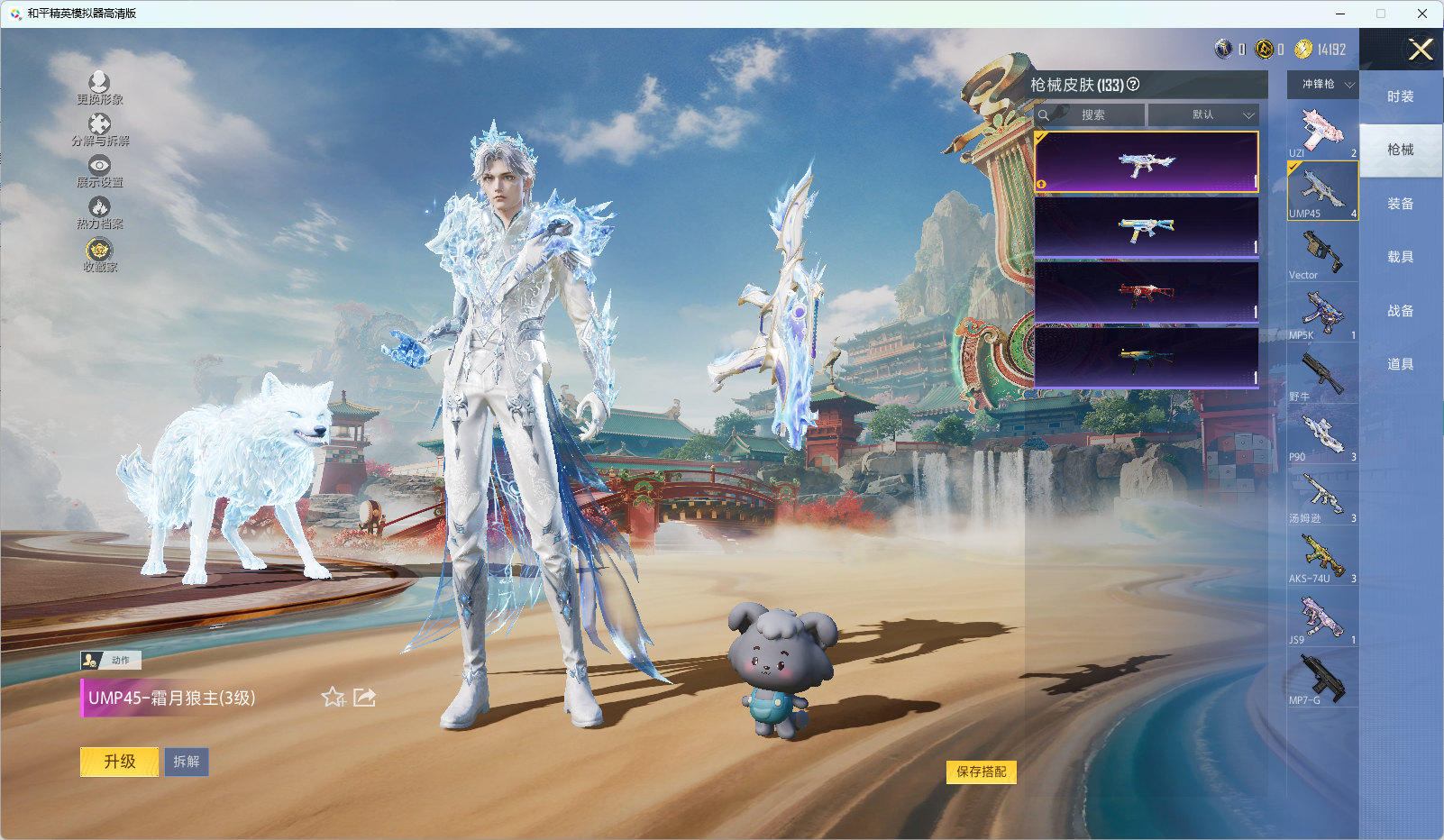Pick the P90 weapon entry
The width and height of the screenshot is (1444, 840).
pyautogui.click(x=1322, y=435)
